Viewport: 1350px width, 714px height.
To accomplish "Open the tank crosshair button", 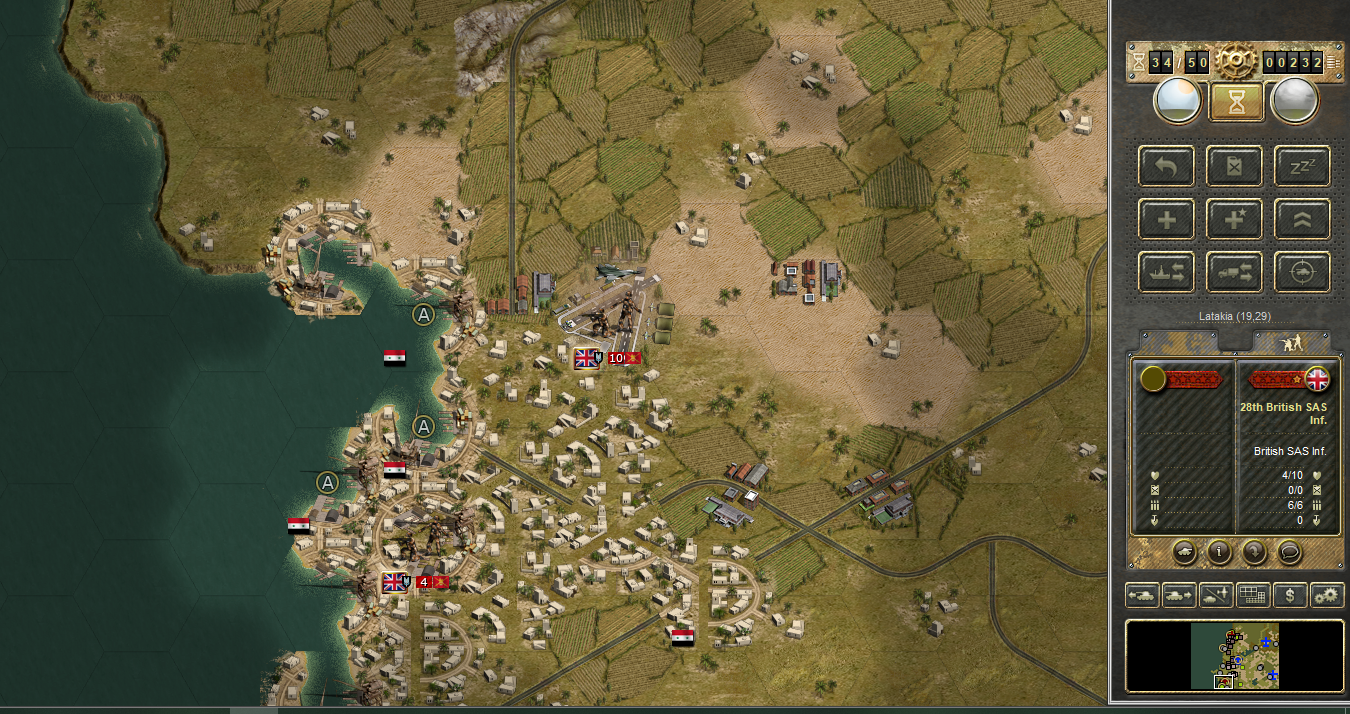I will (1302, 272).
